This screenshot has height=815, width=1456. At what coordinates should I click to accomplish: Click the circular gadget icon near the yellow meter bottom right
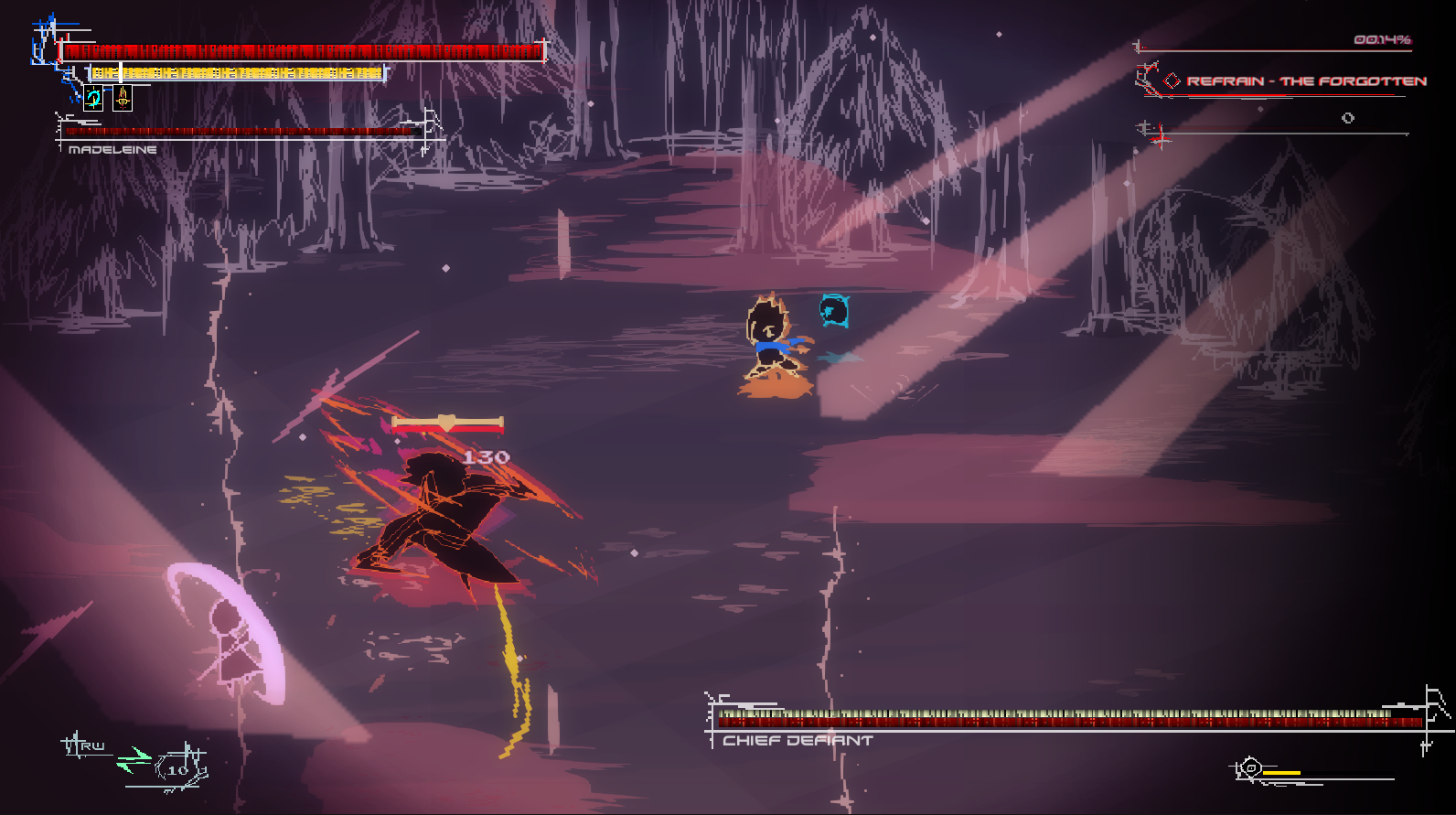point(1251,767)
